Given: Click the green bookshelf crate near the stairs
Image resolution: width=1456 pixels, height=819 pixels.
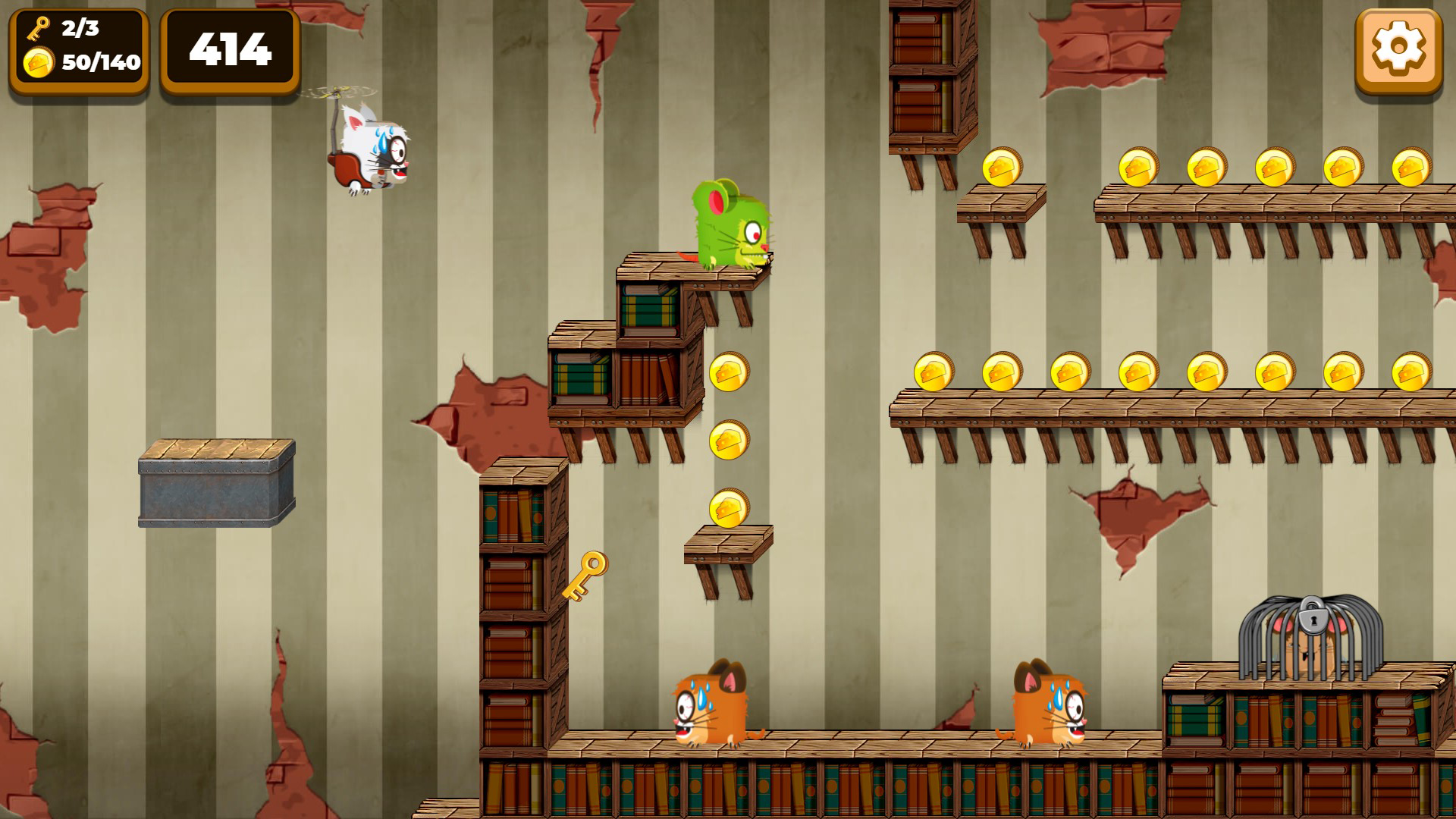Looking at the screenshot, I should pyautogui.click(x=650, y=311).
